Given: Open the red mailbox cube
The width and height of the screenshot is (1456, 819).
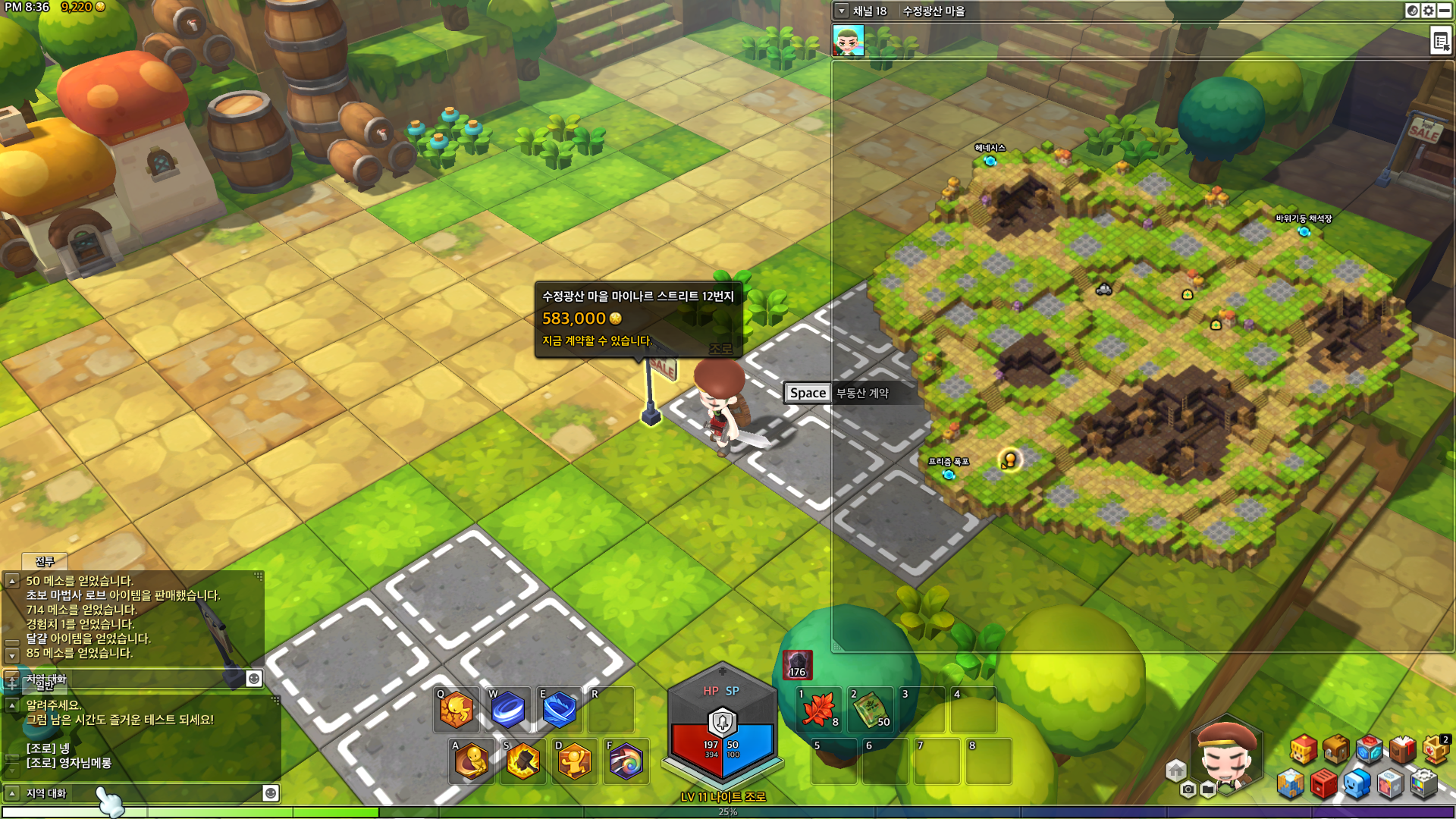Looking at the screenshot, I should point(1323,784).
